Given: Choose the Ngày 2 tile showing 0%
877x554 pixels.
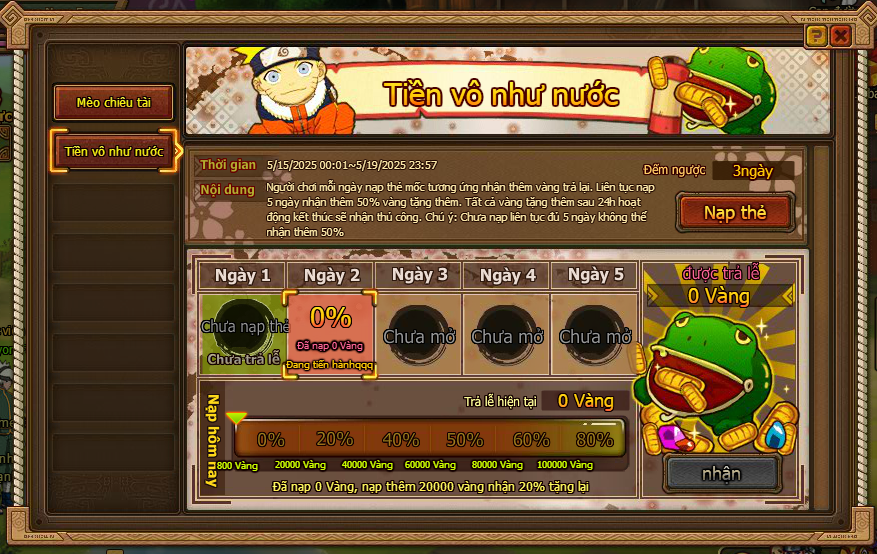Looking at the screenshot, I should tap(330, 331).
